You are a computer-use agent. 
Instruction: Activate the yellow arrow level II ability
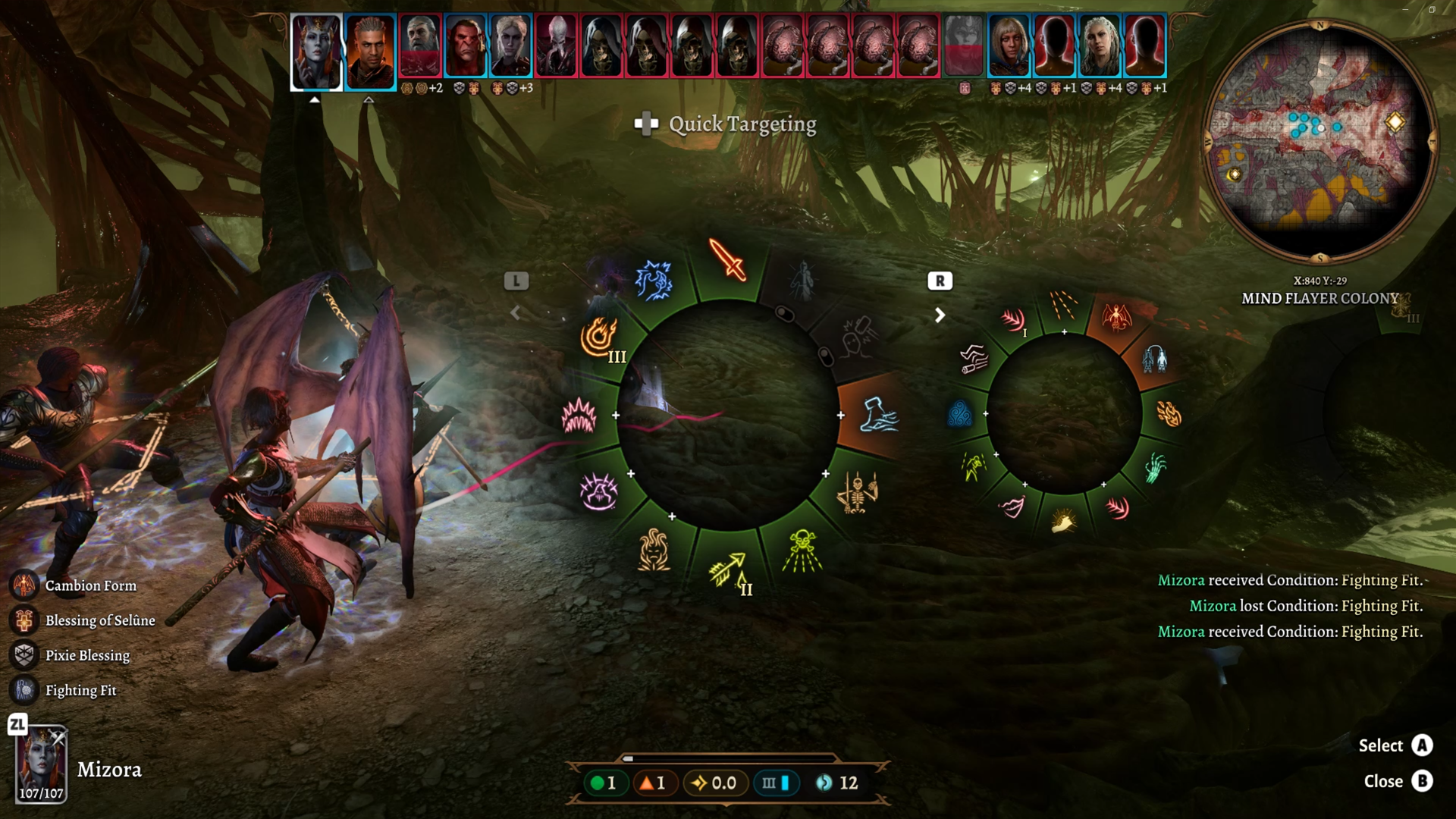coord(728,570)
